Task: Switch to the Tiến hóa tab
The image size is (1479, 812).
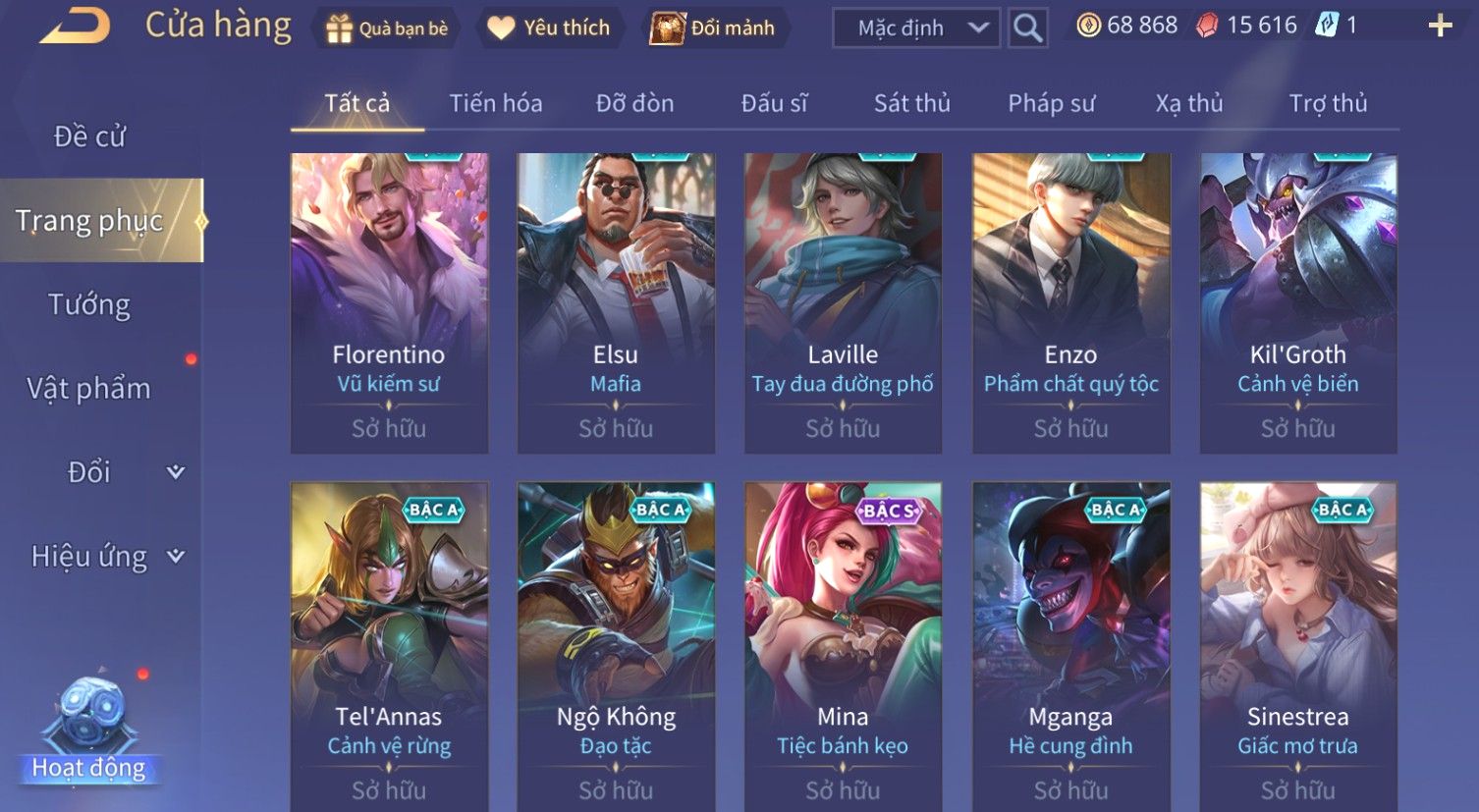Action: tap(495, 103)
